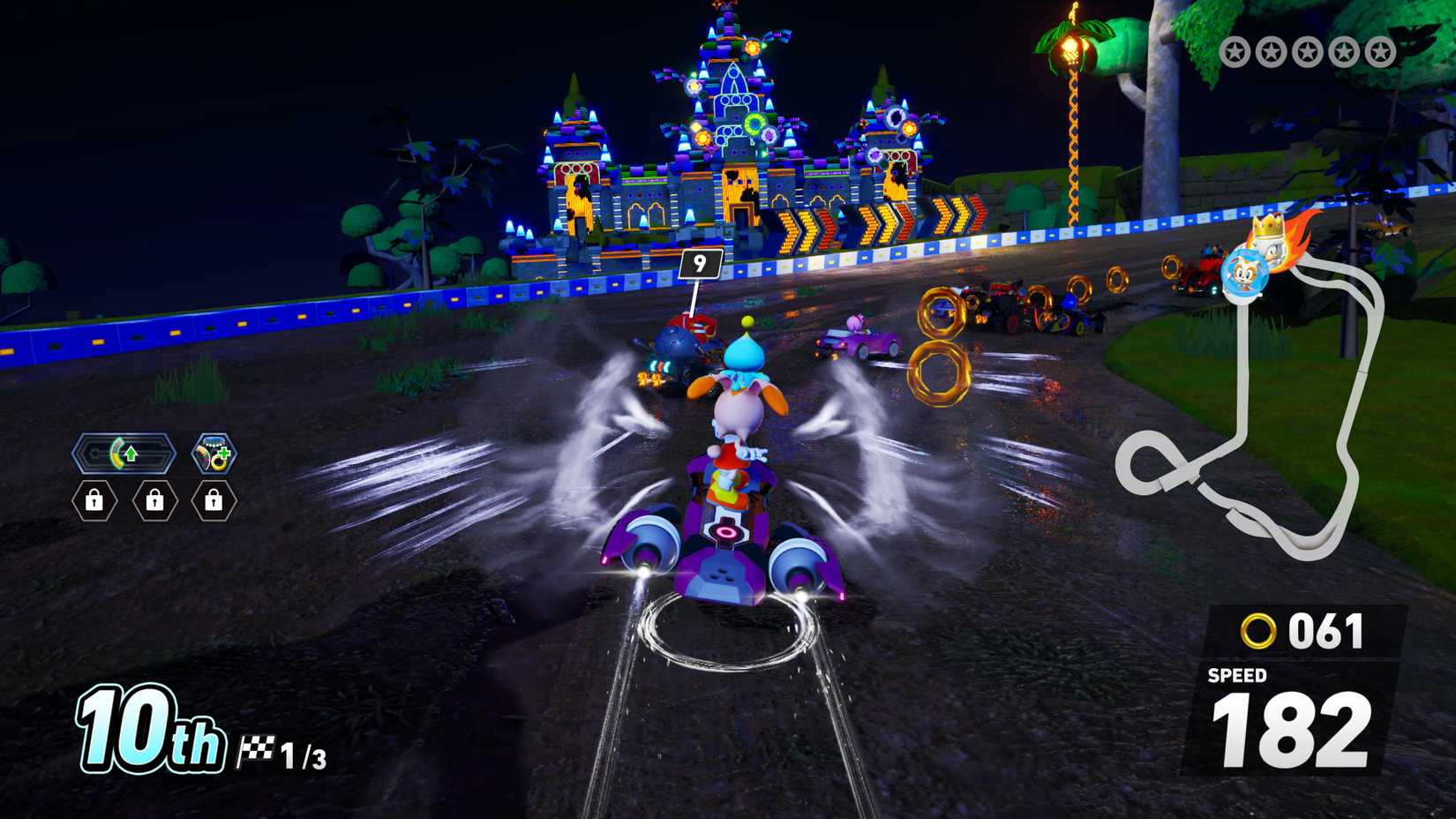
Task: Select the green up-arrow boost item slot
Action: click(131, 454)
